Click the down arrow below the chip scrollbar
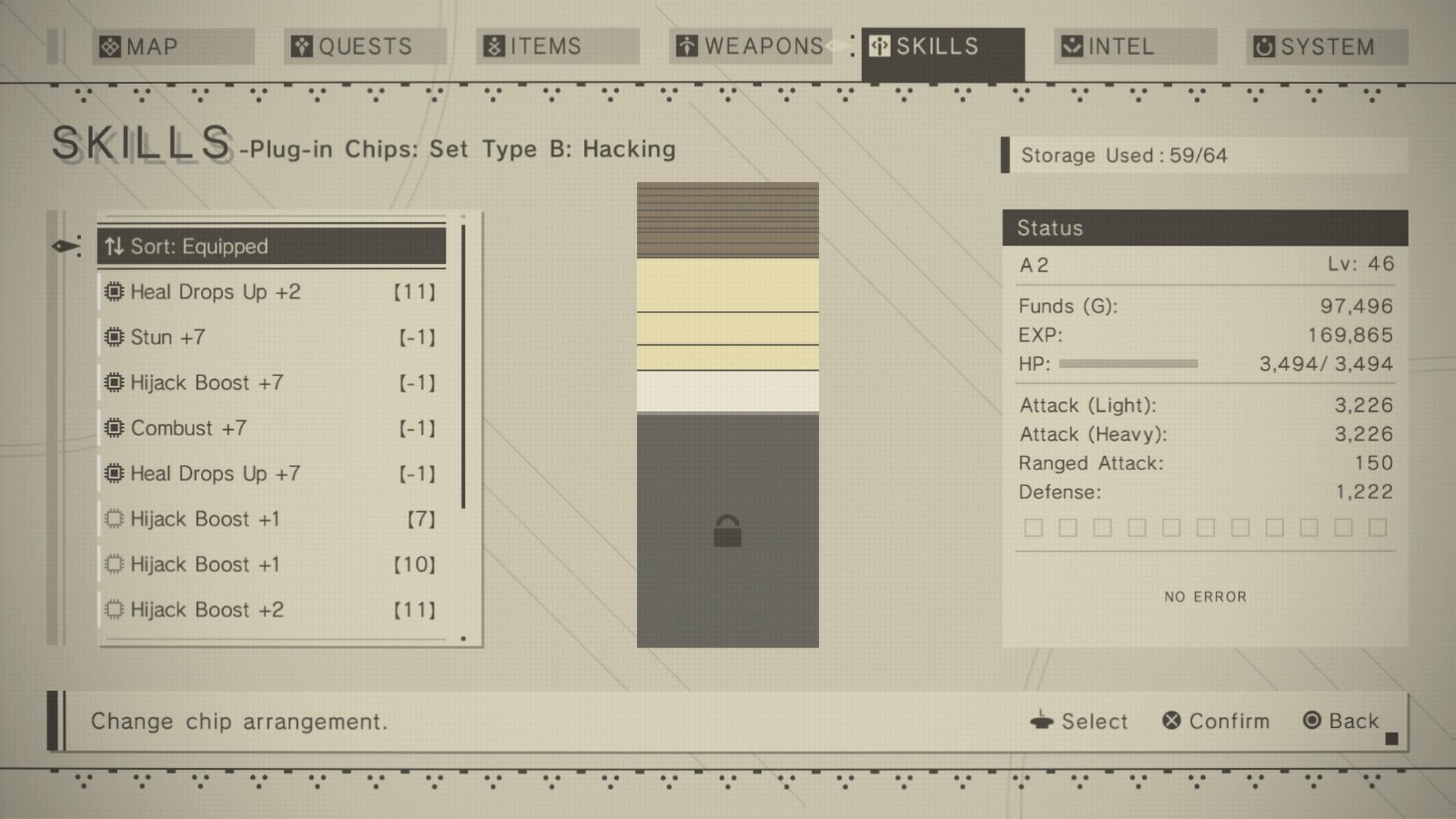This screenshot has height=819, width=1456. click(463, 639)
